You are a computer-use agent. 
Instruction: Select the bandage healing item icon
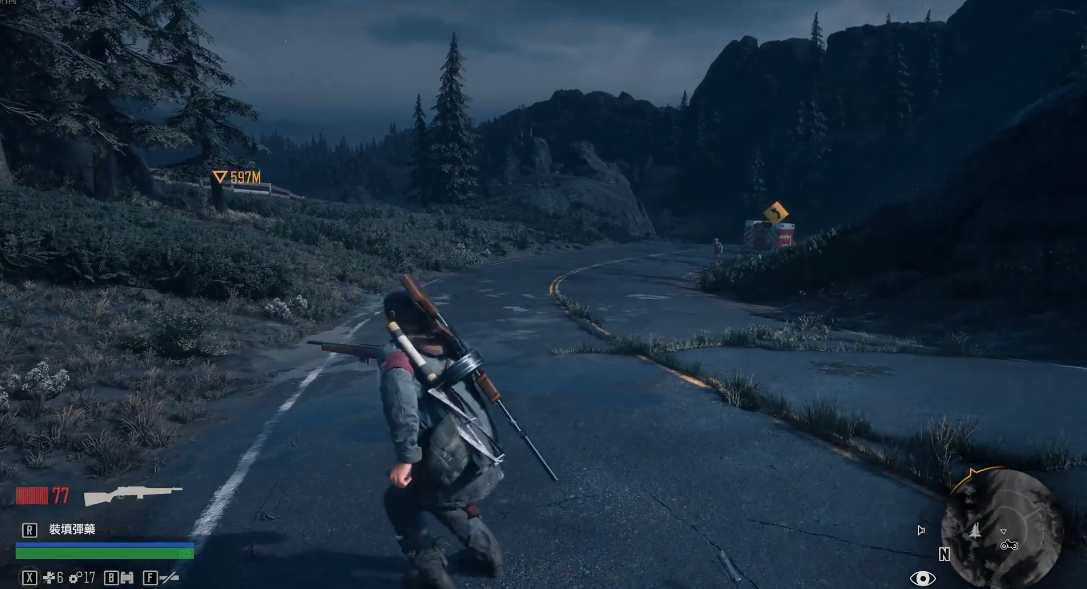(x=46, y=577)
